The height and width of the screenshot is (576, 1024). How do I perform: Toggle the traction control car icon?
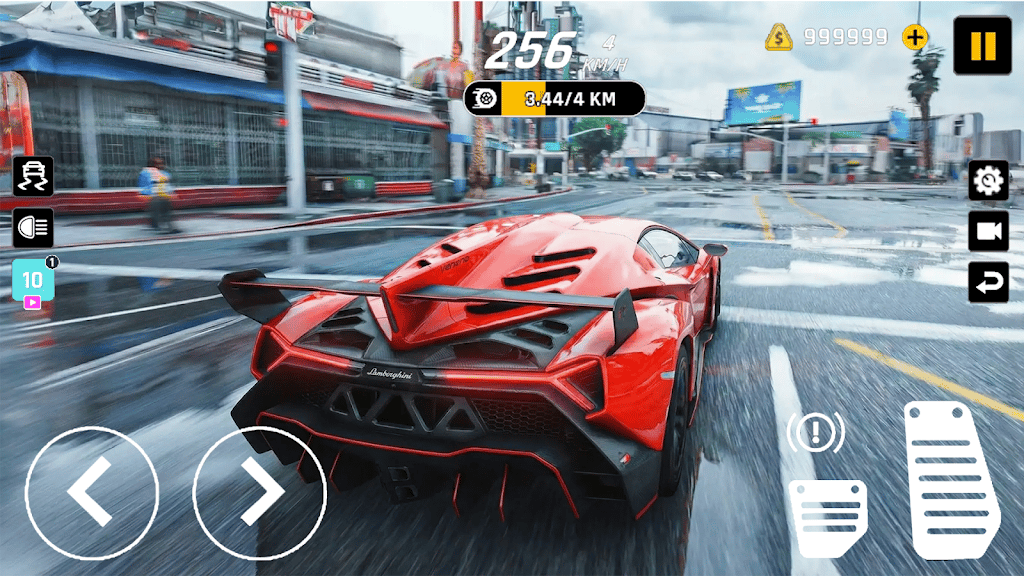[33, 176]
